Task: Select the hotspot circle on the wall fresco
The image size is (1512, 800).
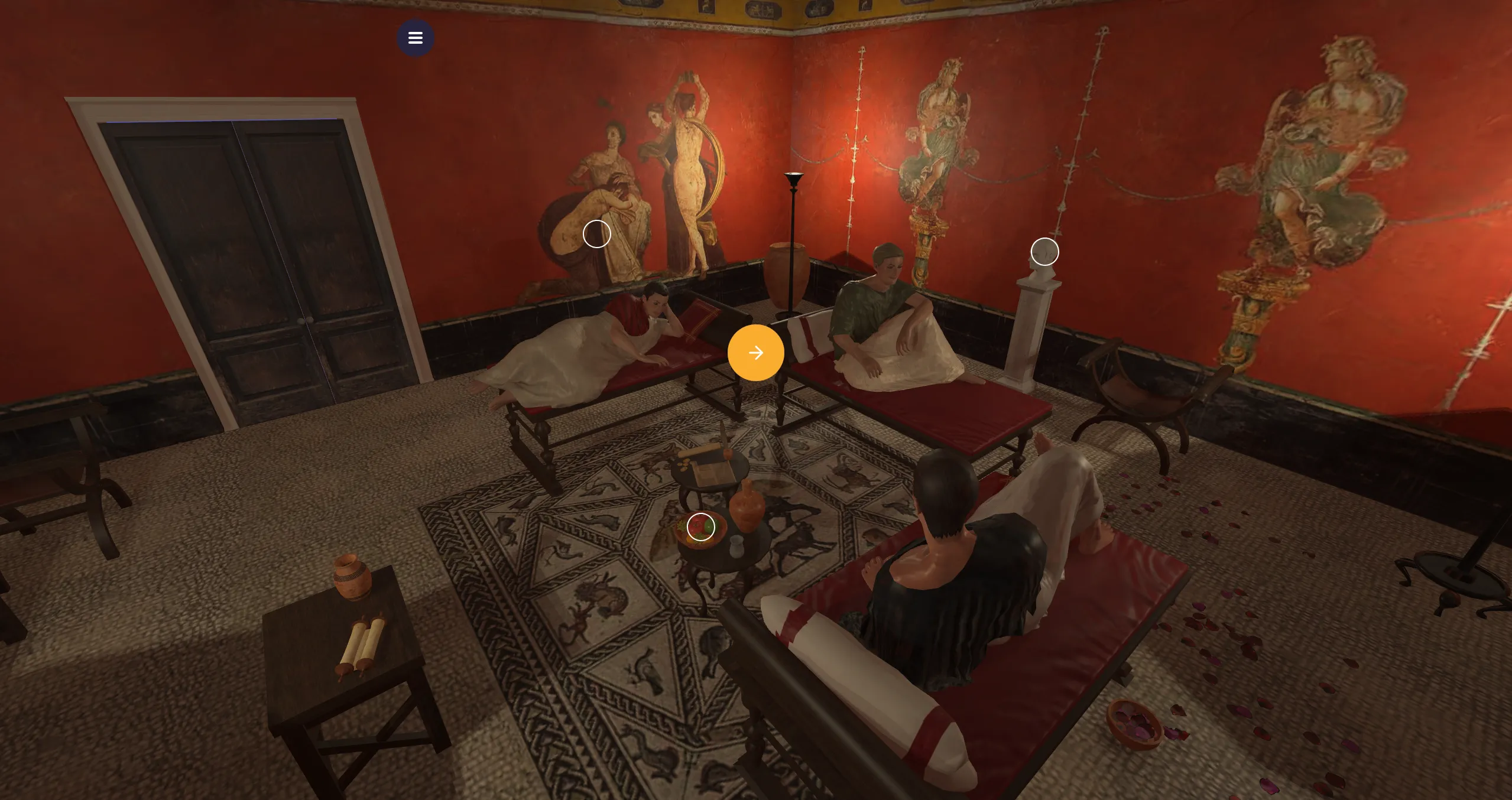Action: (596, 234)
